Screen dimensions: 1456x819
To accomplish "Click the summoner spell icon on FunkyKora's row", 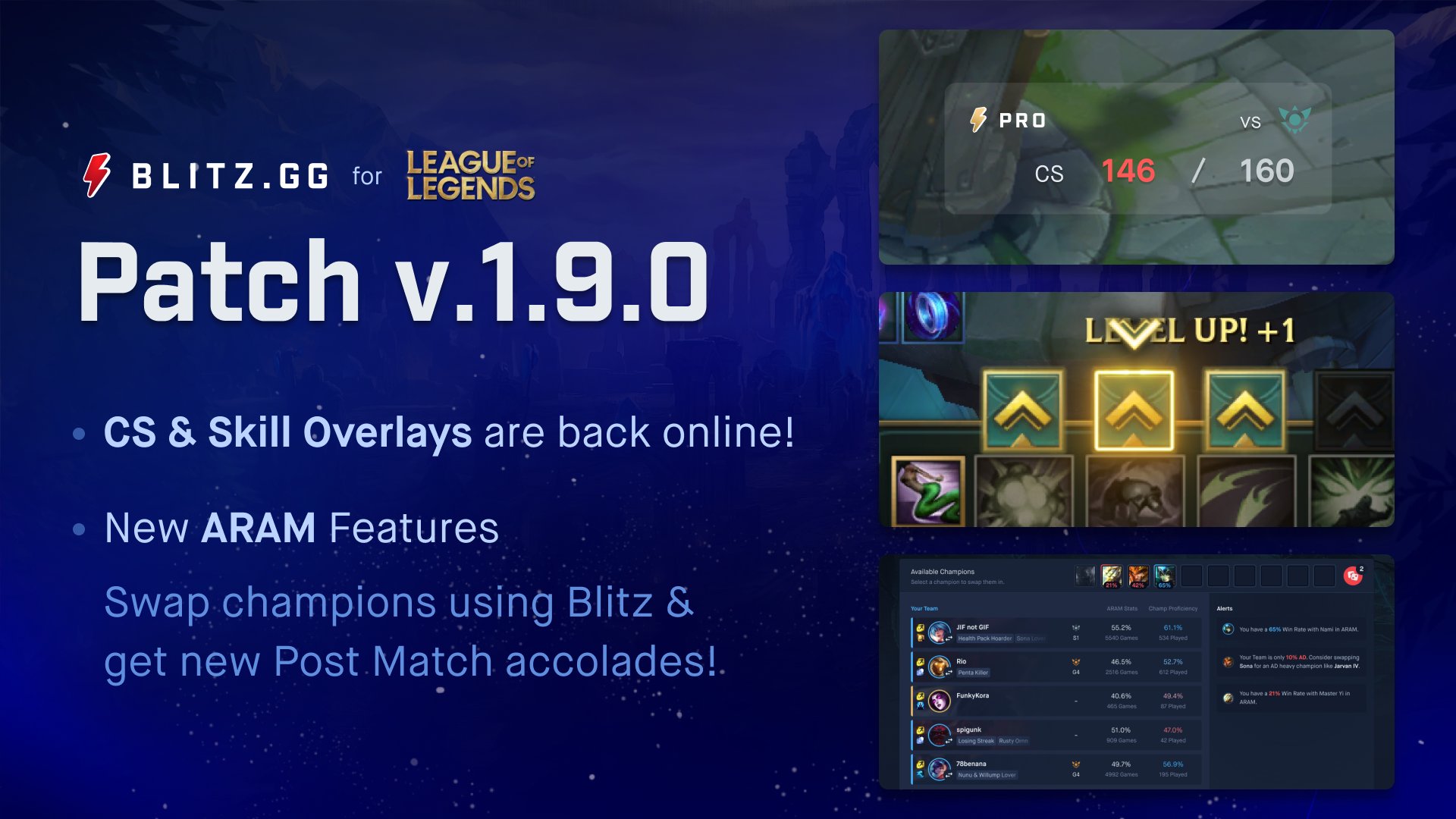I will click(921, 695).
